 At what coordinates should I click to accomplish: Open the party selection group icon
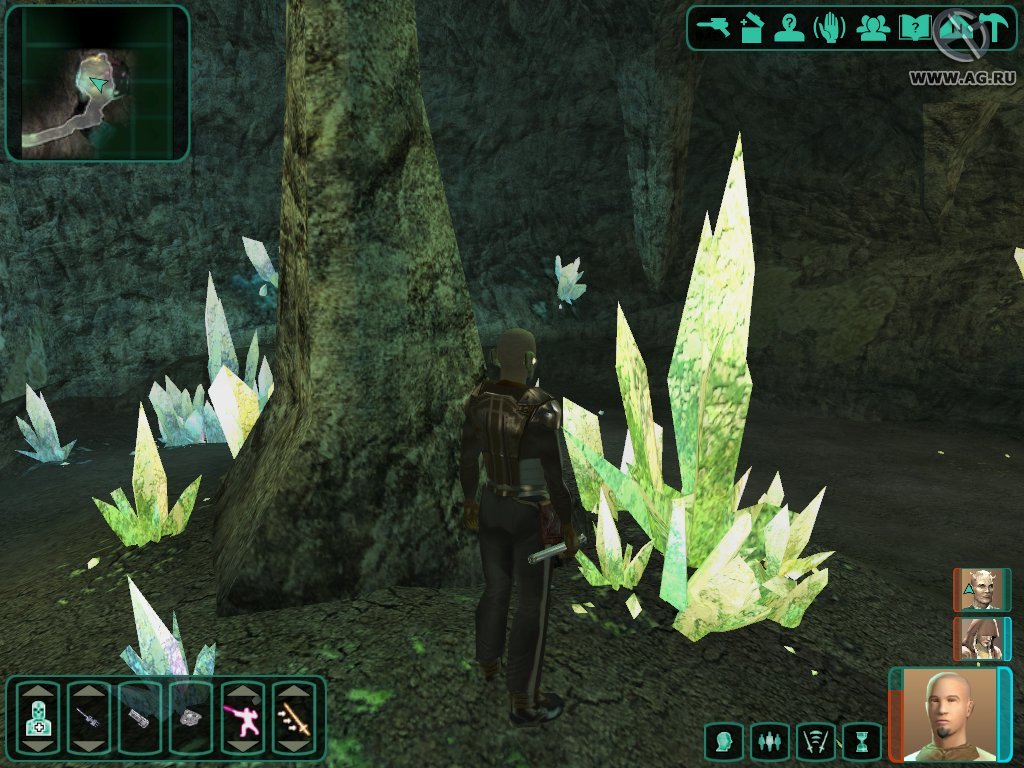[873, 27]
